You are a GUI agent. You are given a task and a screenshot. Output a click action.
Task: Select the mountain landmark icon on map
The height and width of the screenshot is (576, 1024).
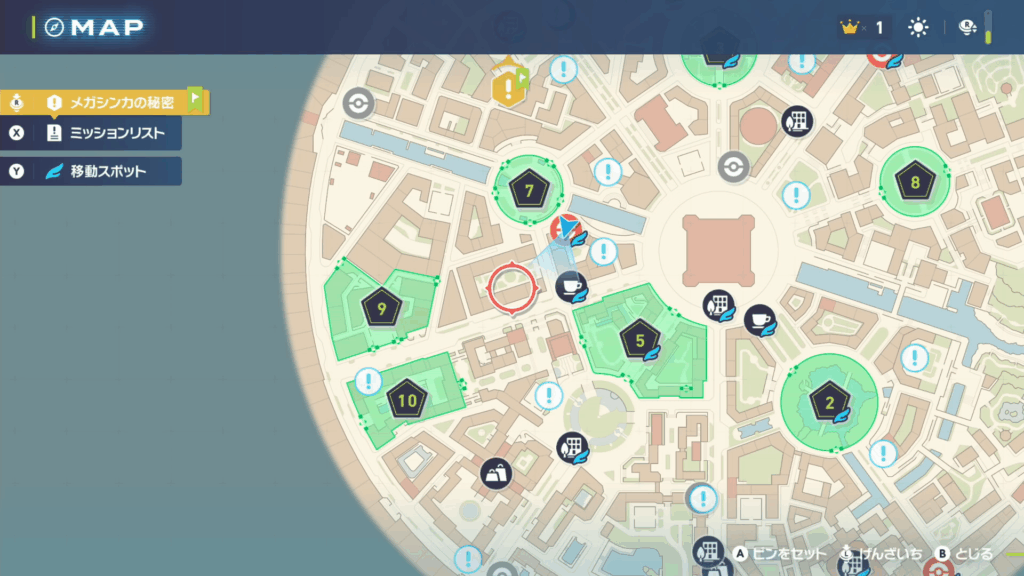[497, 473]
